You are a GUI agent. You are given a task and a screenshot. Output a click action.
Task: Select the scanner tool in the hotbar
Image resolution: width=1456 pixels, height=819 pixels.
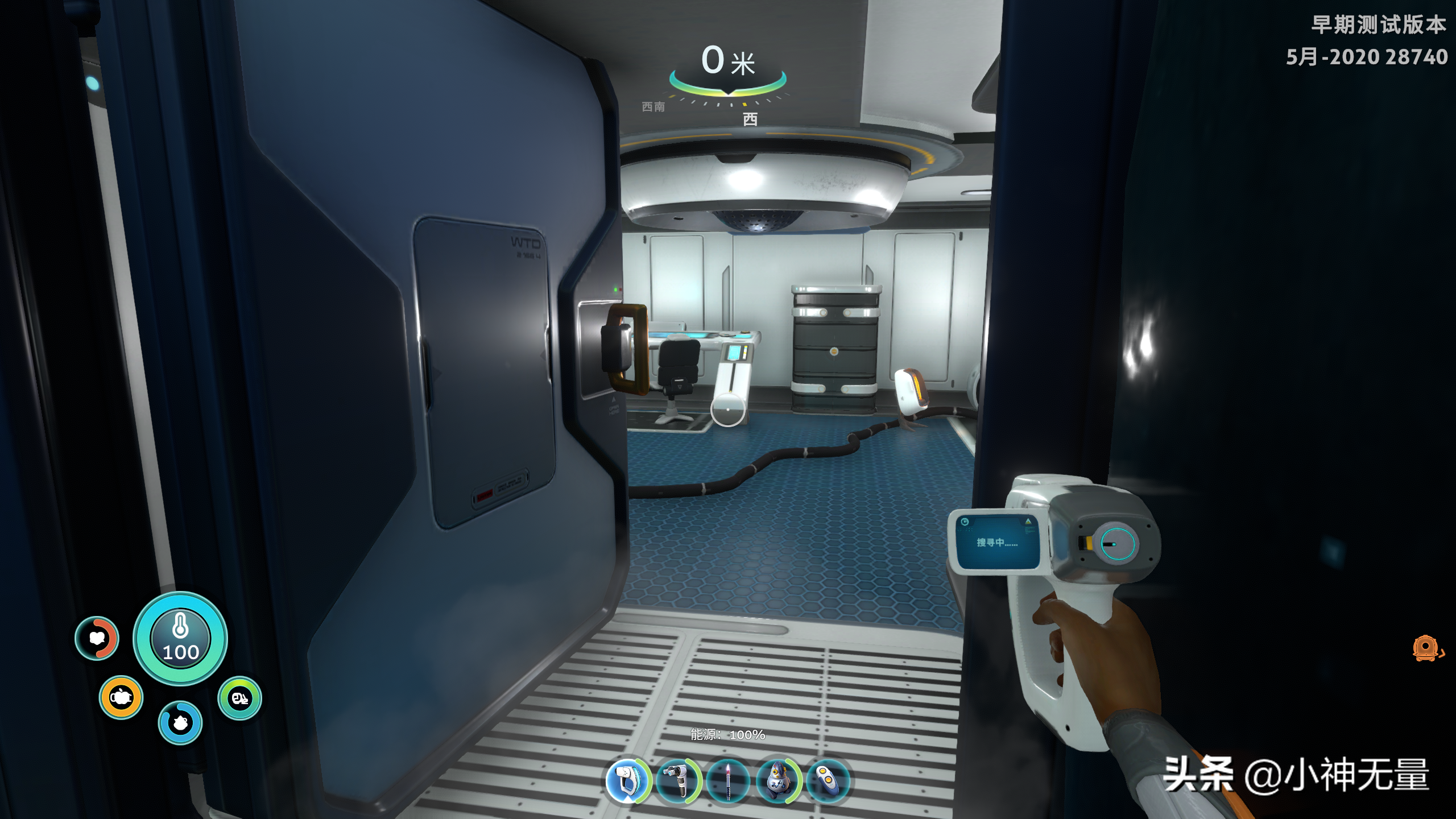(628, 781)
